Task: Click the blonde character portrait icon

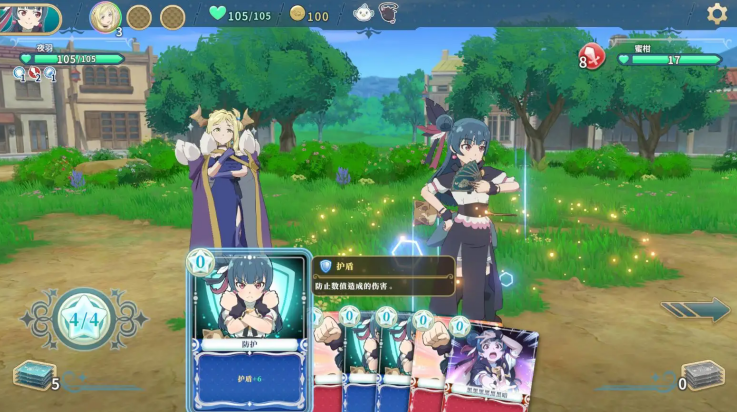Action: (x=105, y=16)
